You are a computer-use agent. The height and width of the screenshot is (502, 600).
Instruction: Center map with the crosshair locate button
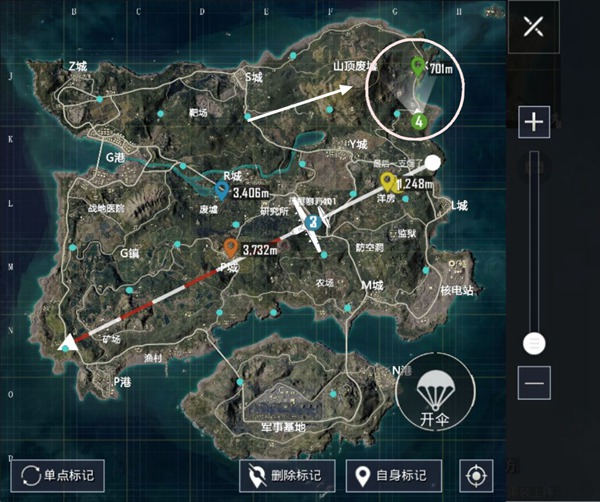pyautogui.click(x=476, y=475)
